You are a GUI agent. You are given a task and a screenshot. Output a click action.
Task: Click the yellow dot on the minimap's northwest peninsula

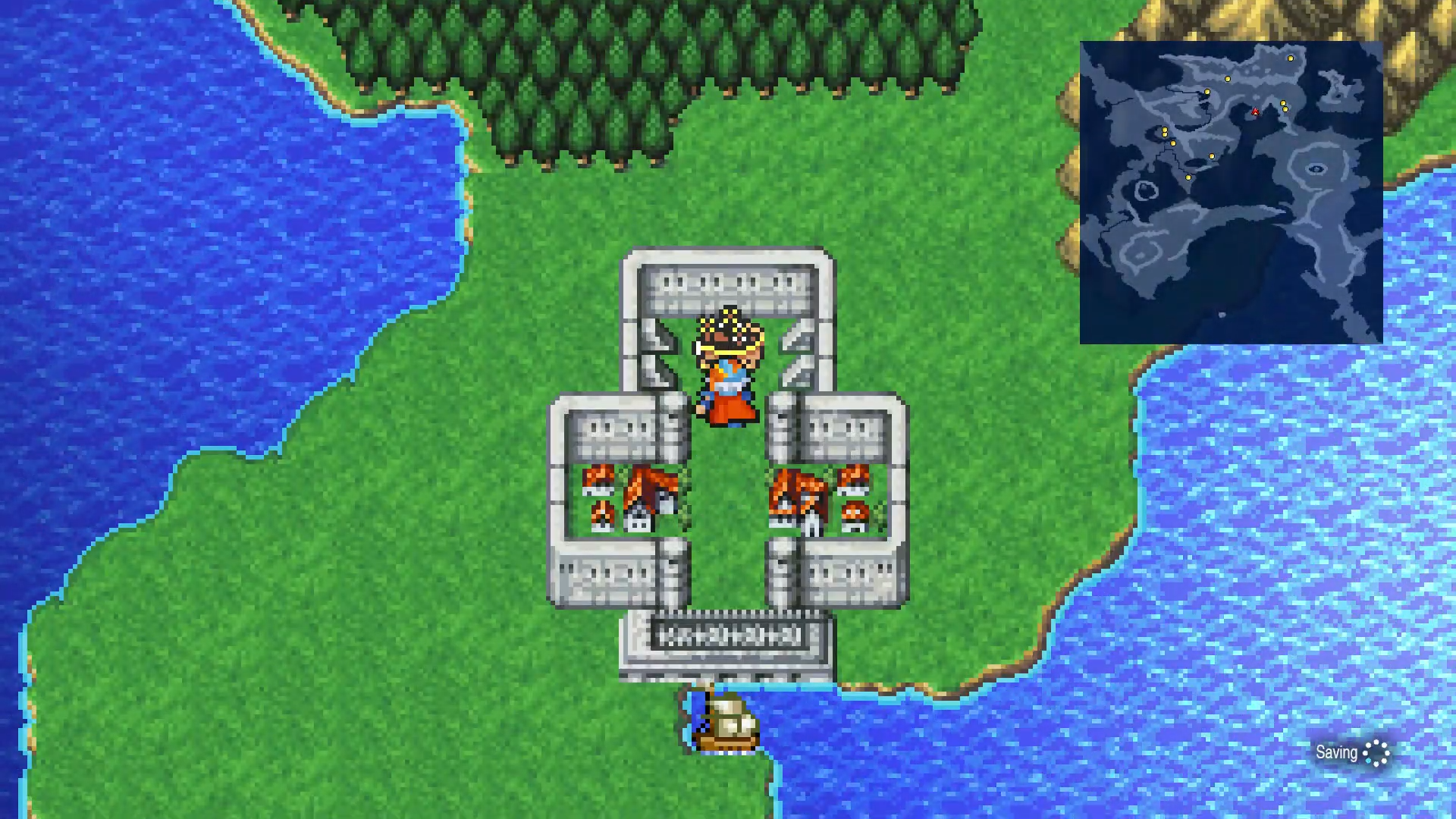tap(1207, 92)
